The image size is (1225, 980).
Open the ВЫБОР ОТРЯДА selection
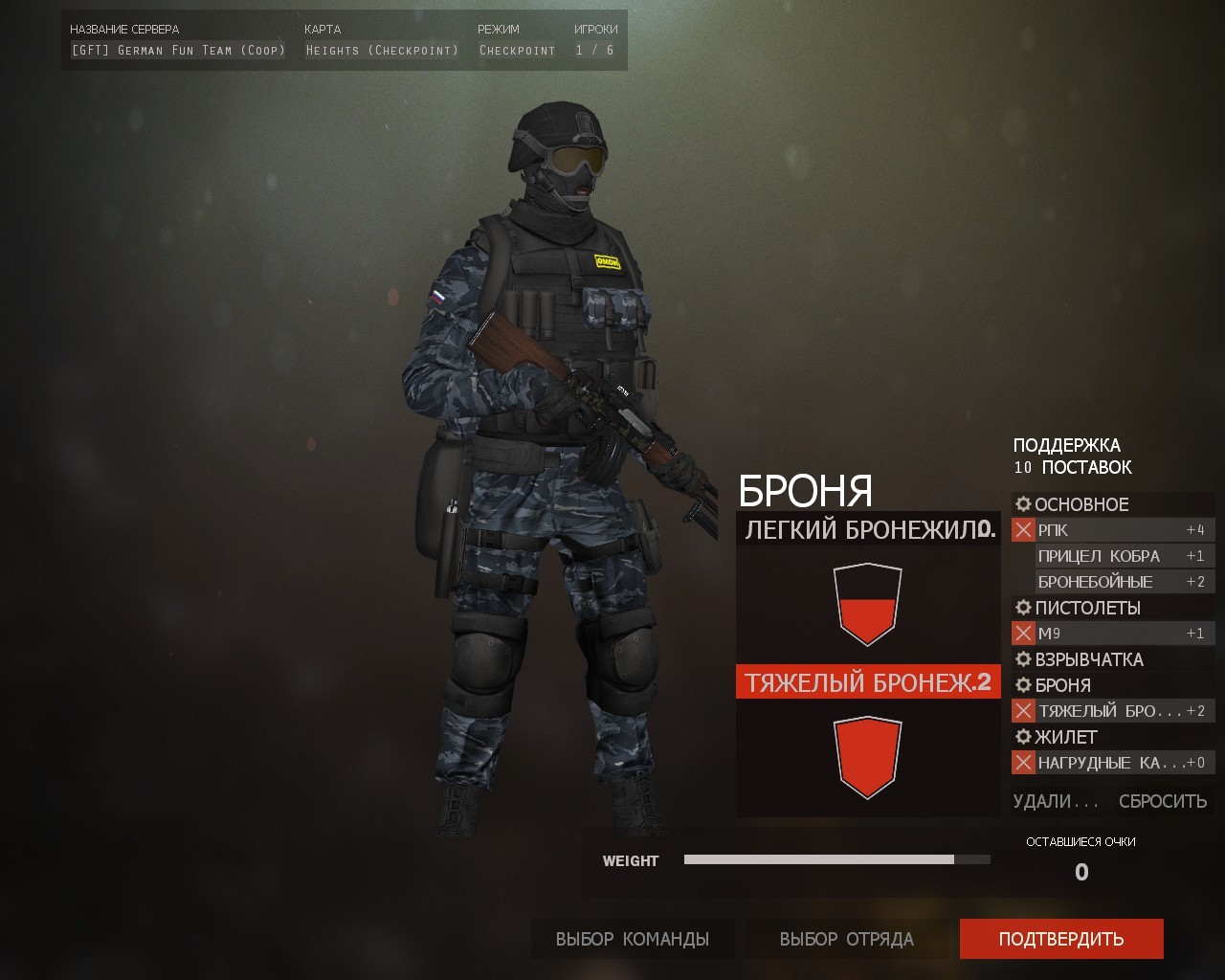[x=847, y=939]
